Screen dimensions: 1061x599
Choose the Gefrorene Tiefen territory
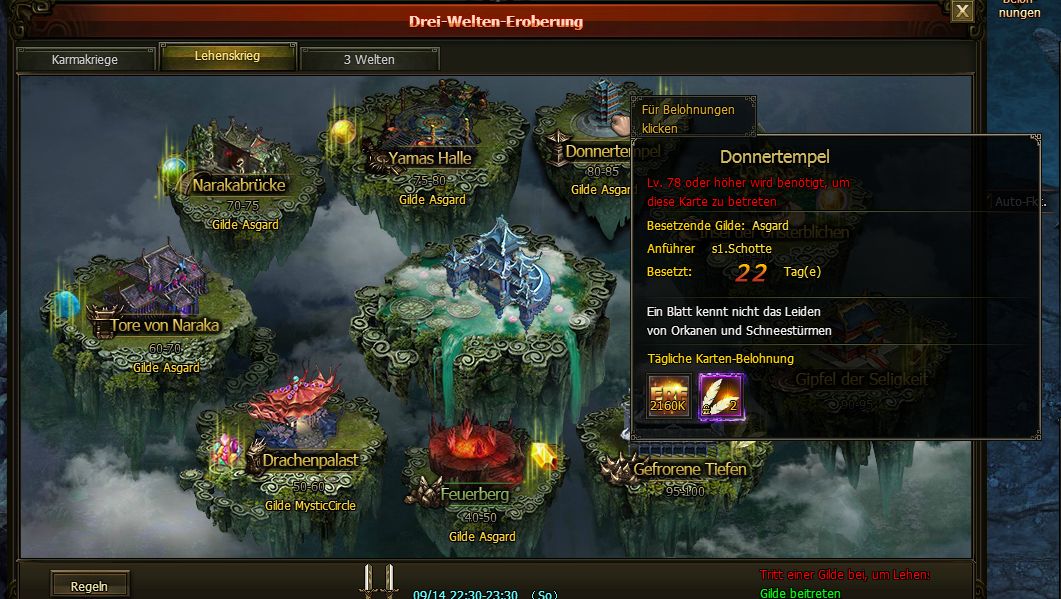688,467
